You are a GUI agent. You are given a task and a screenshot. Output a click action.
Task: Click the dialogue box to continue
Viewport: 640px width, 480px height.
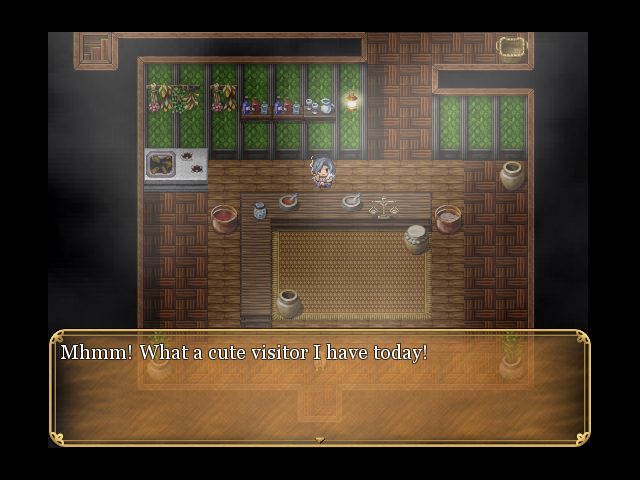(320, 390)
